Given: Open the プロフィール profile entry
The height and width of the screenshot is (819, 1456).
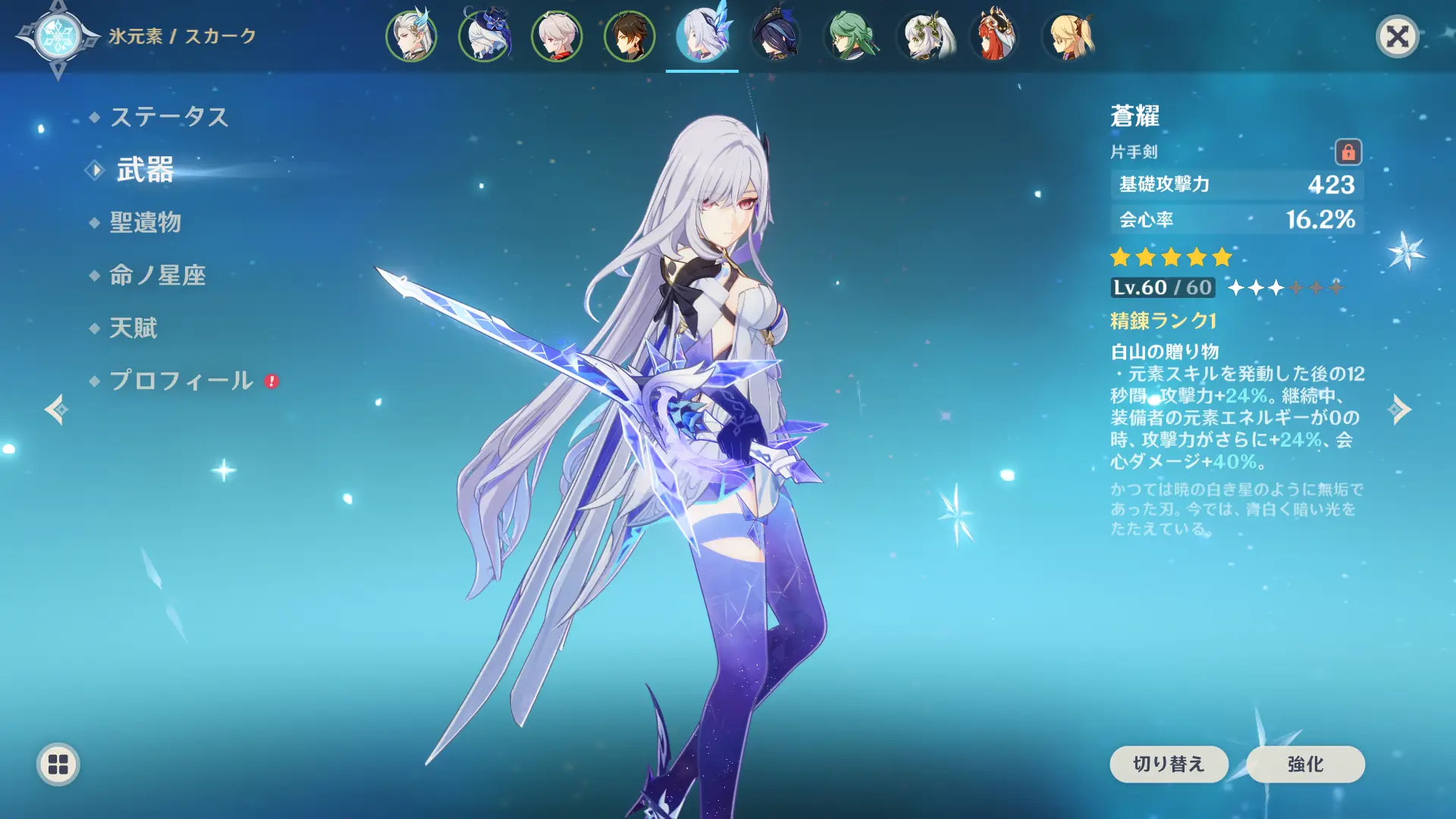Looking at the screenshot, I should (181, 381).
